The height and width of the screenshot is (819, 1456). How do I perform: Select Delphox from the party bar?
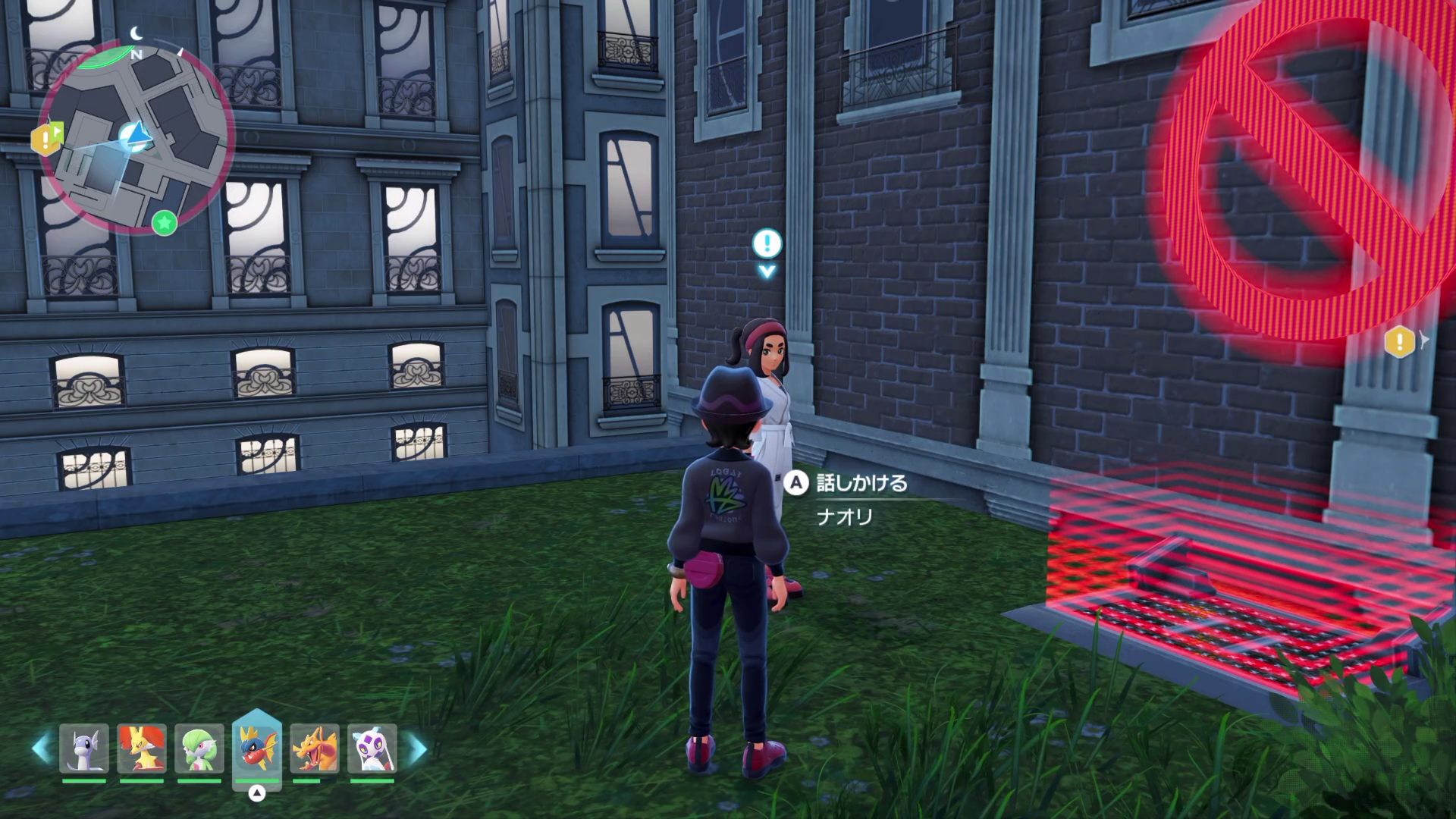pyautogui.click(x=142, y=748)
